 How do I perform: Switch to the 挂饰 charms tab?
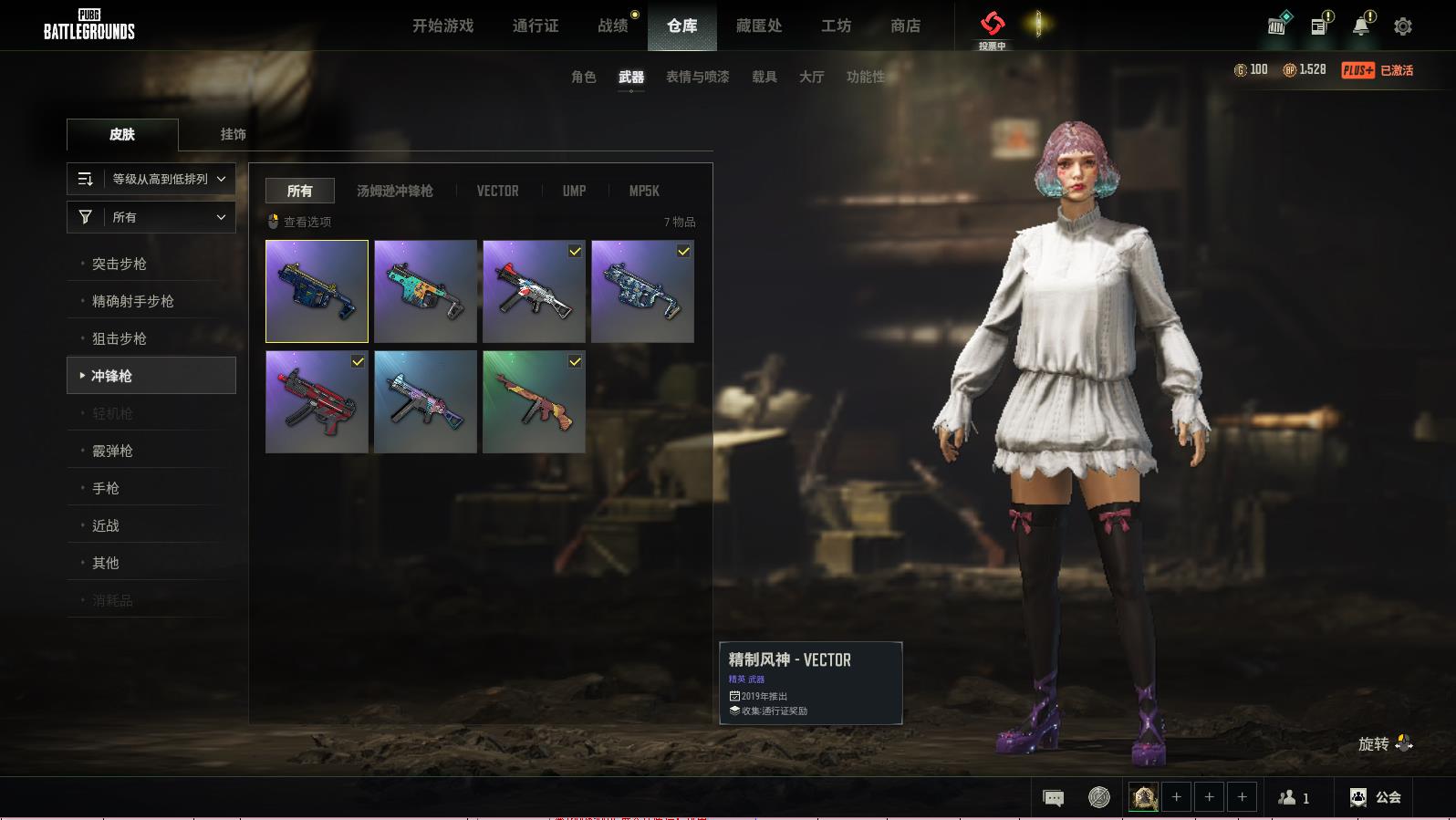233,134
